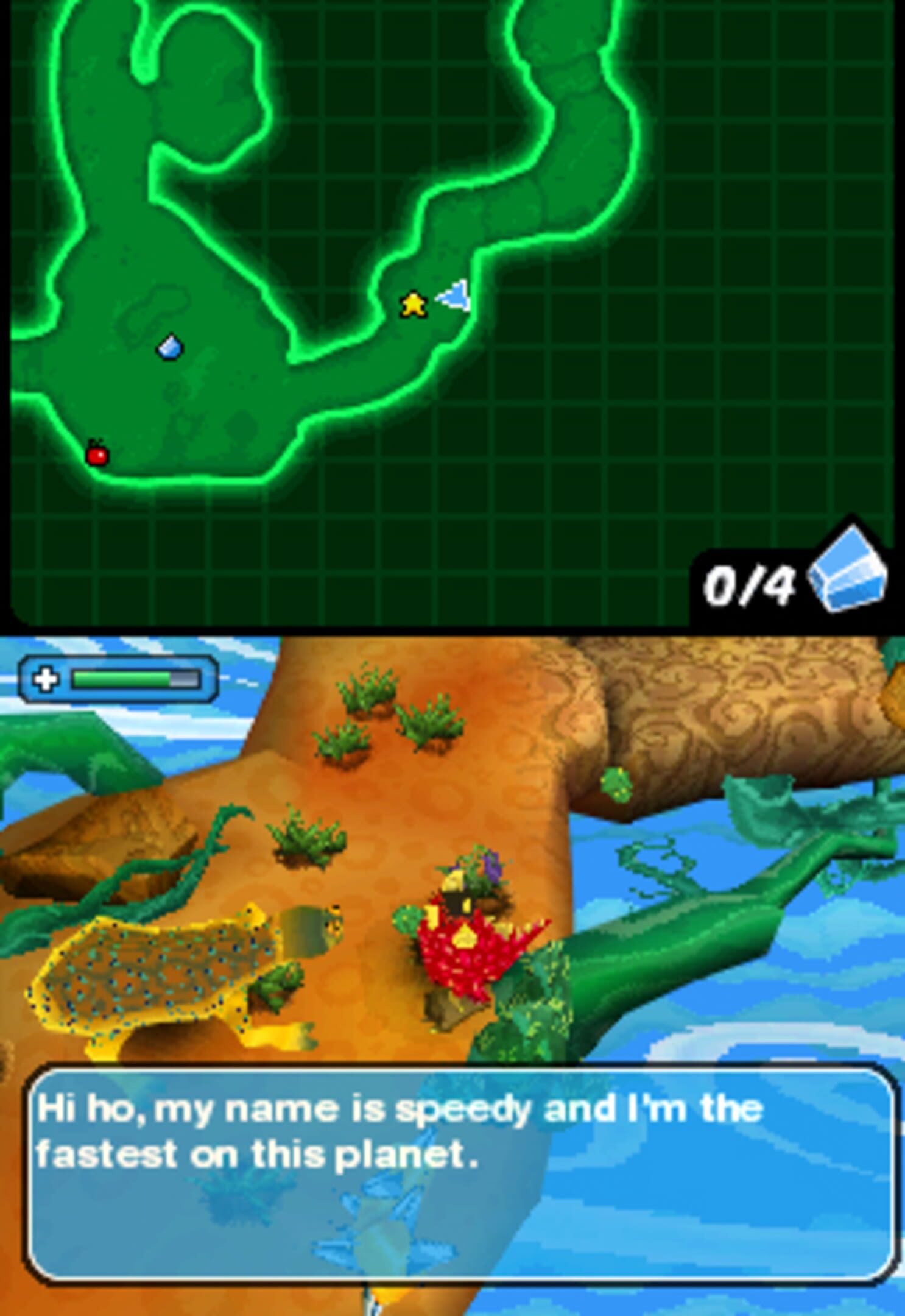The image size is (905, 1316).
Task: Select the yellow star marker on the map
Action: pos(415,305)
